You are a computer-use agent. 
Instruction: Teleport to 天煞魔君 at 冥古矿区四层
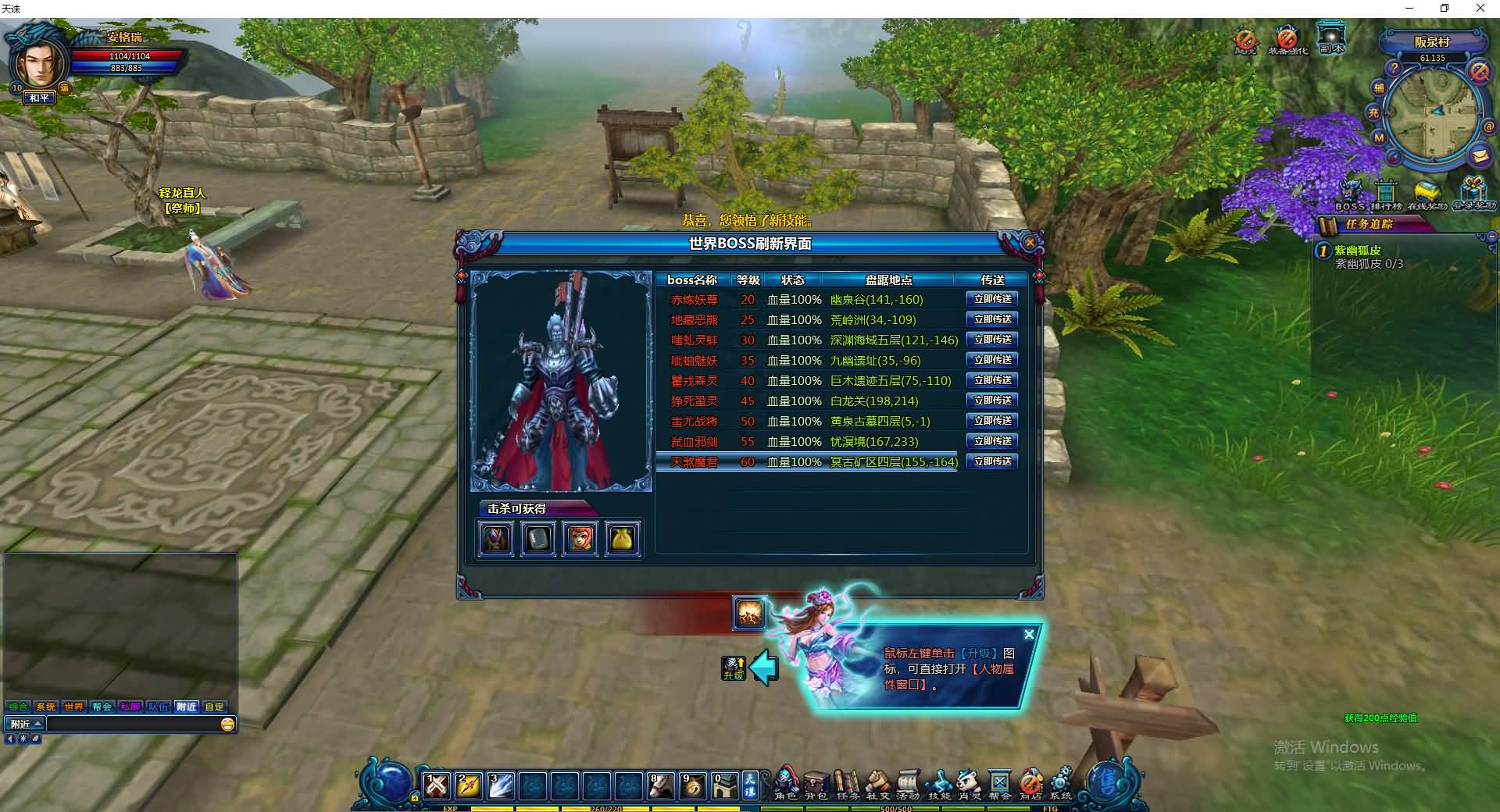click(x=992, y=461)
